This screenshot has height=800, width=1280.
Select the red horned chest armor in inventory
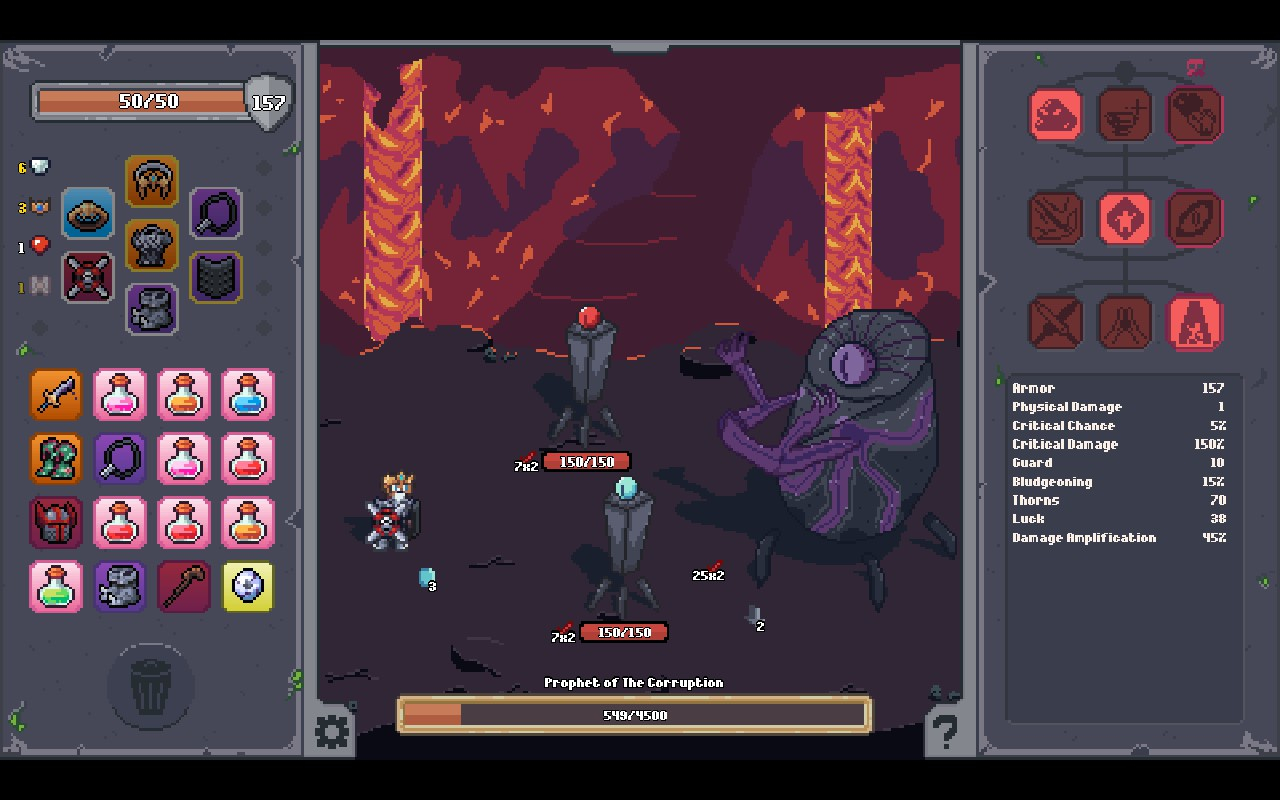(x=56, y=523)
